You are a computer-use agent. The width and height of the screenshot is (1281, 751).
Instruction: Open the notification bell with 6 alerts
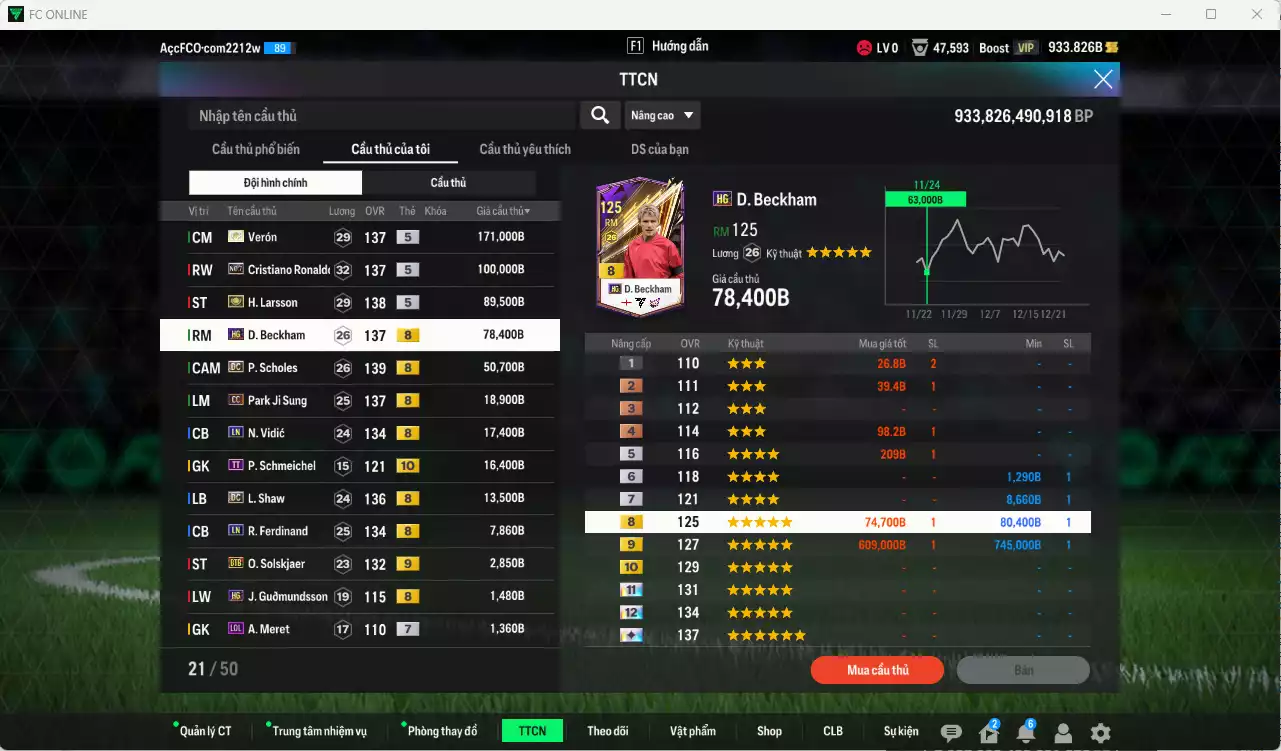[x=1025, y=732]
